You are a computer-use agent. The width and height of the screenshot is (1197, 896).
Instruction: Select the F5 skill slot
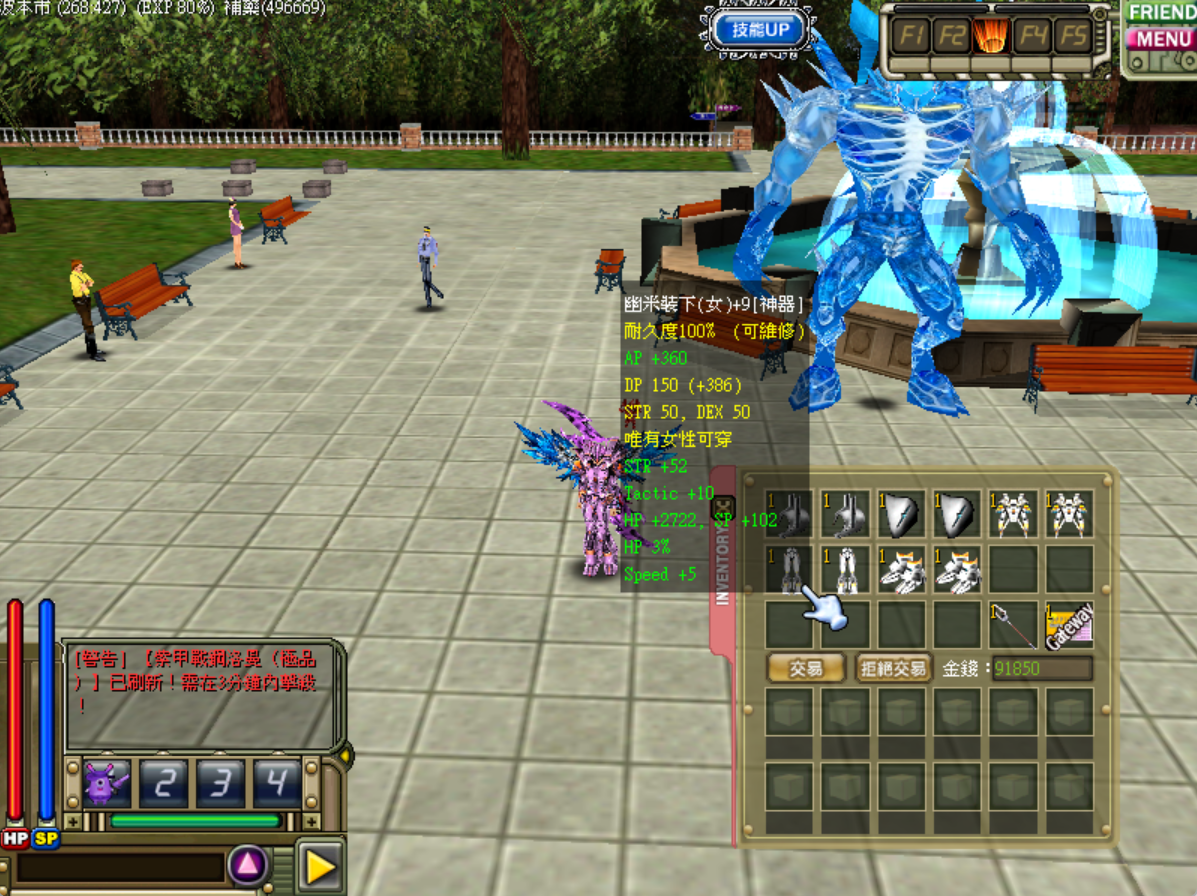pos(1073,37)
